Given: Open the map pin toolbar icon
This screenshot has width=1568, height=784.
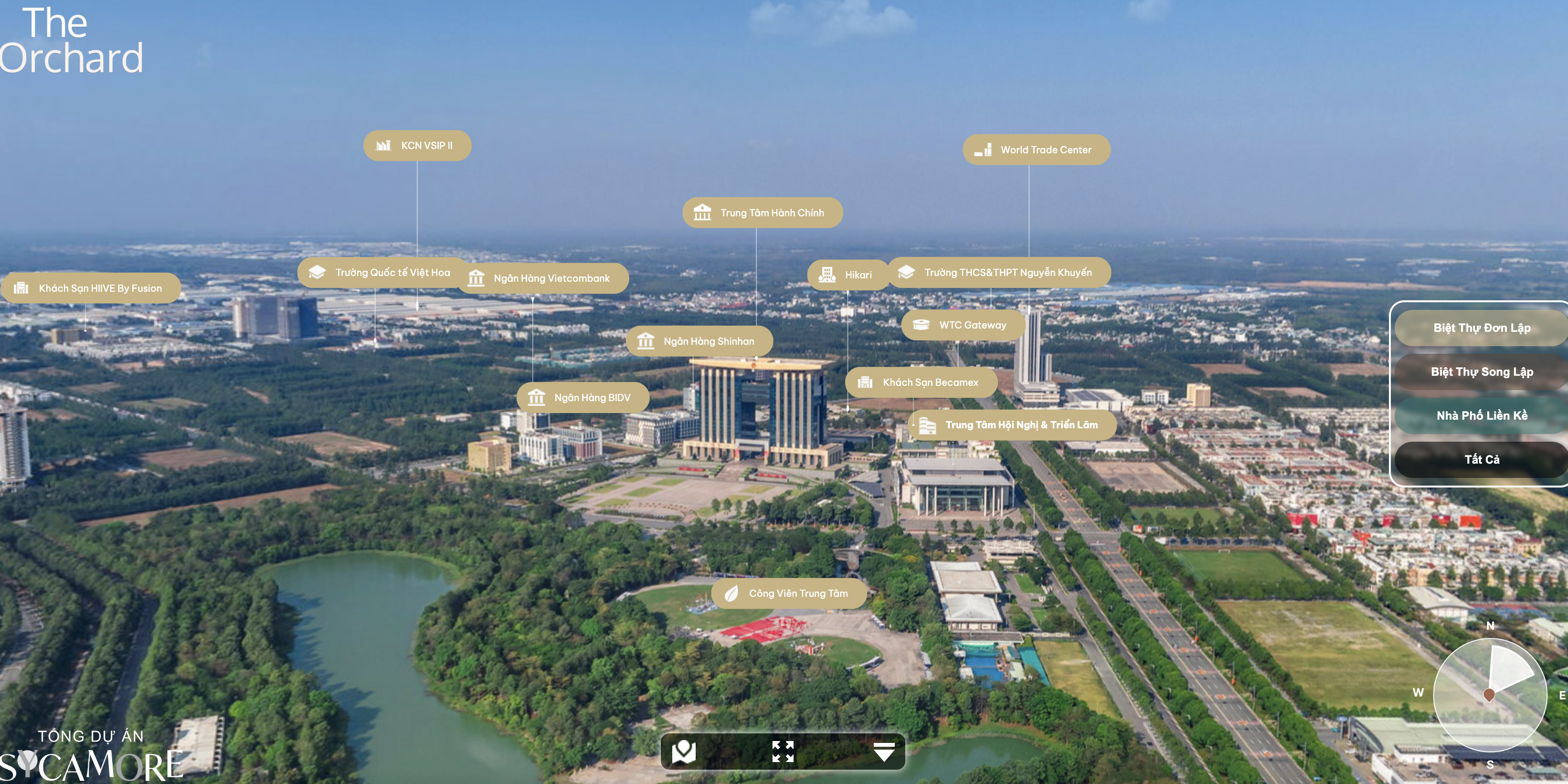Looking at the screenshot, I should [684, 752].
